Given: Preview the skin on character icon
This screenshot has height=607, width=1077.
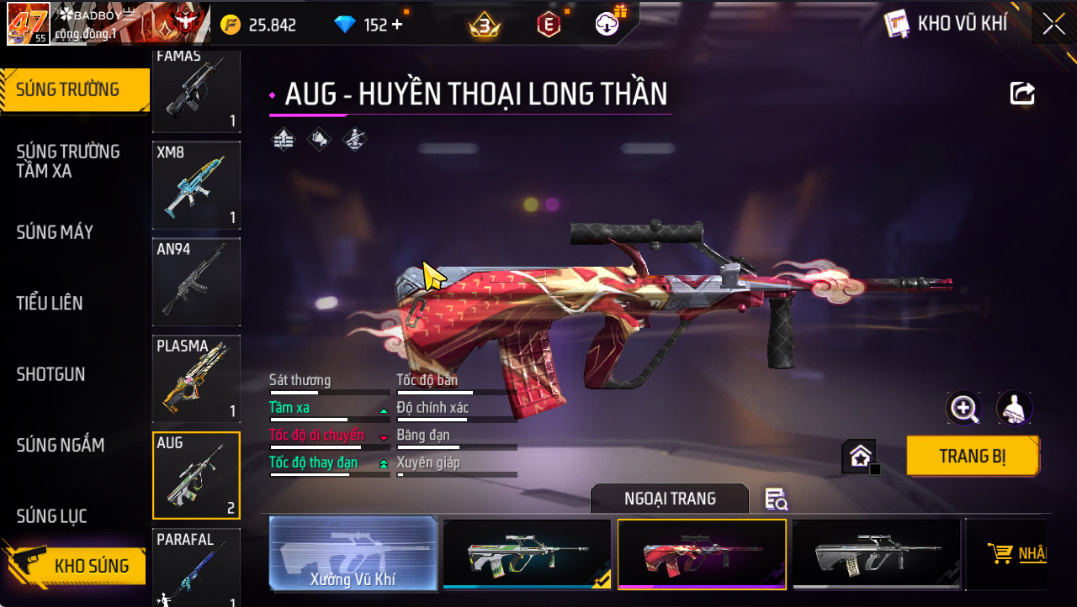Looking at the screenshot, I should click(1014, 408).
